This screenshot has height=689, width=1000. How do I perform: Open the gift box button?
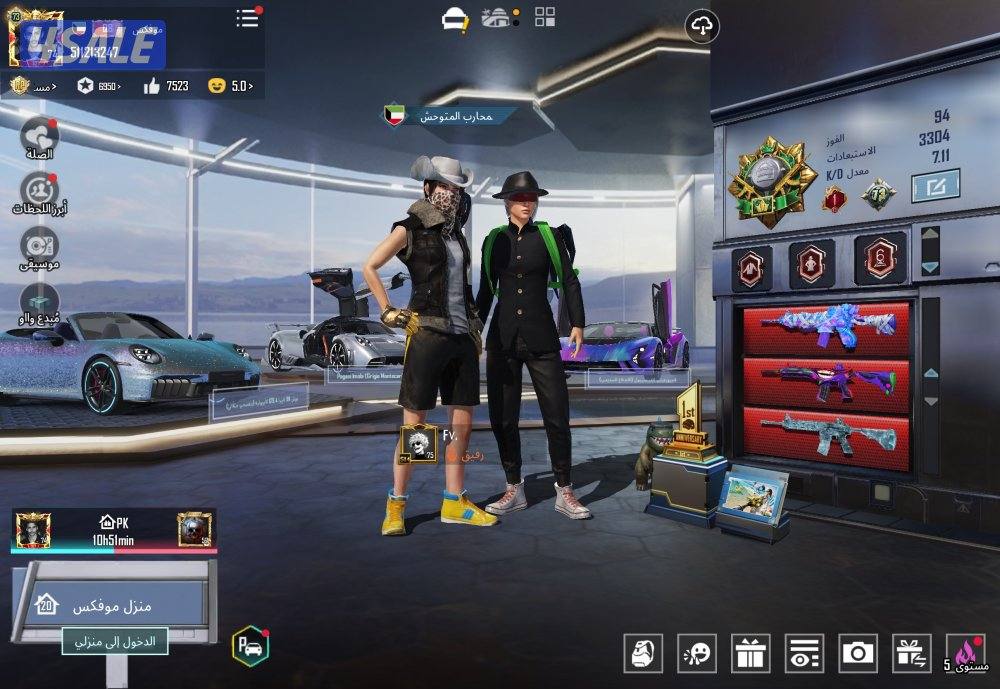pos(750,653)
